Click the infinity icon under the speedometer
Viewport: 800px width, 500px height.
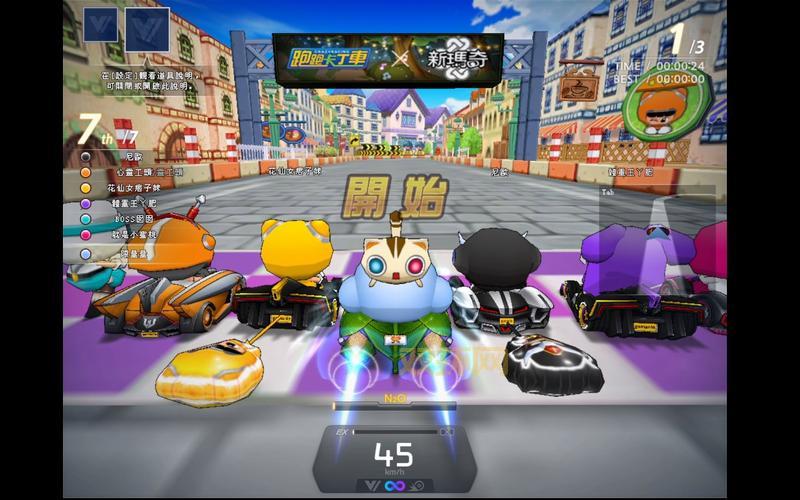click(x=394, y=485)
